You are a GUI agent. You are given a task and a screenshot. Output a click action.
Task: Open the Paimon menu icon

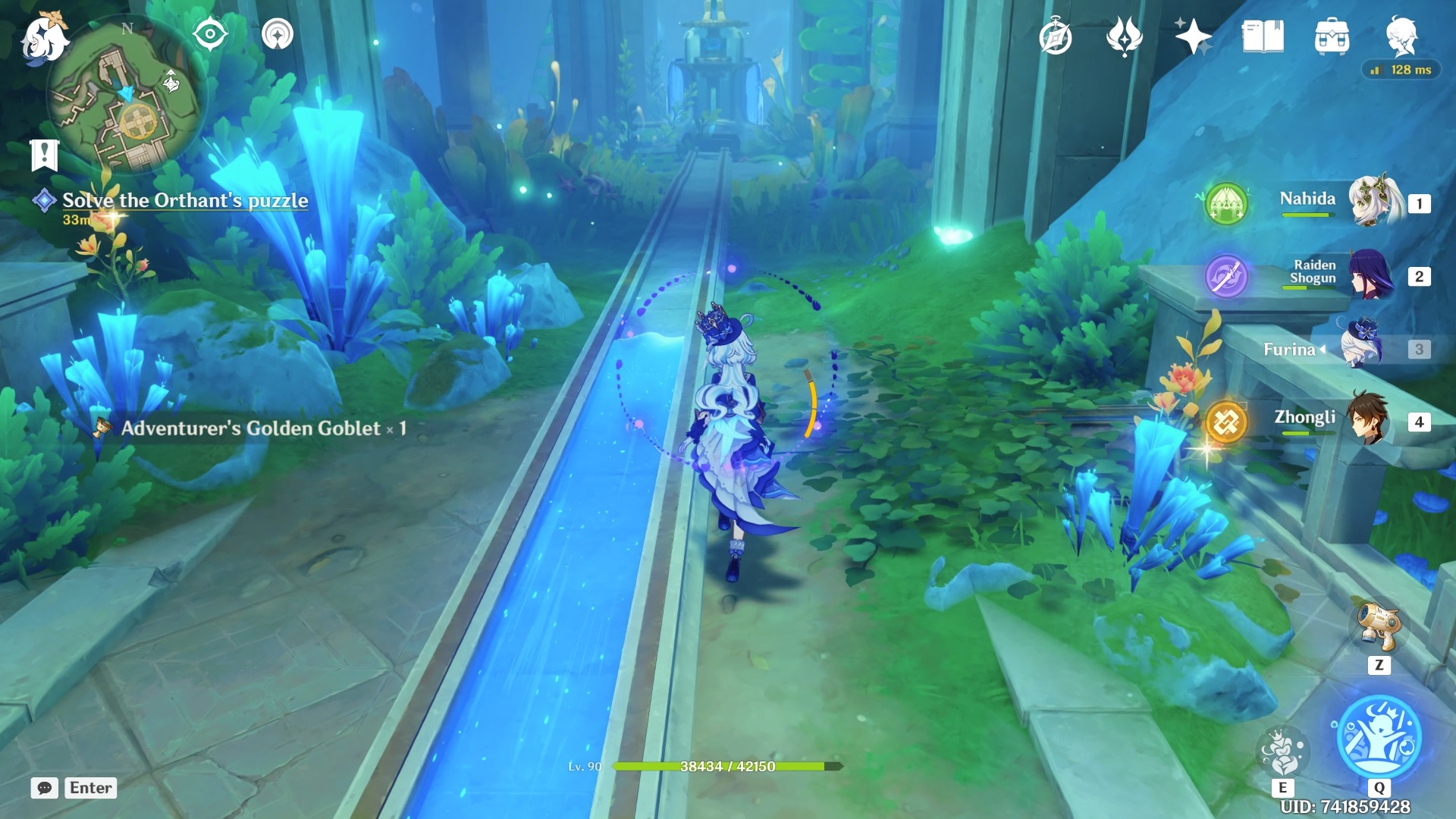[x=44, y=36]
